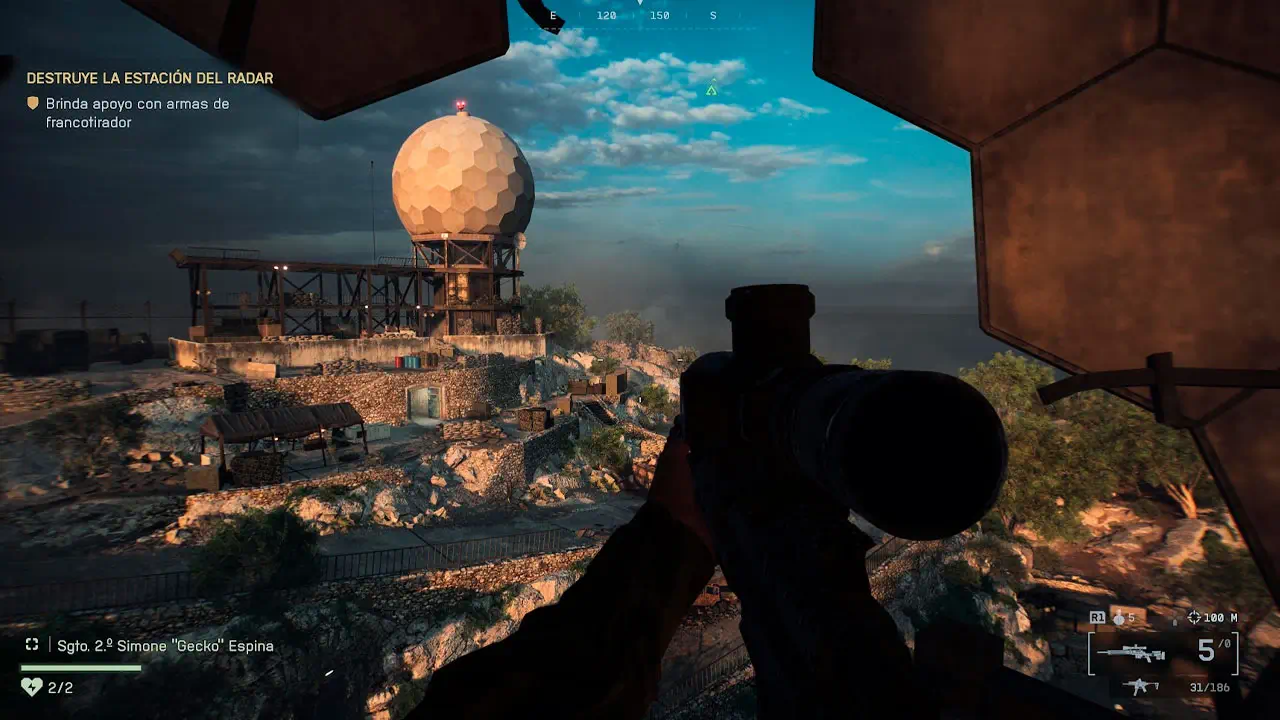This screenshot has height=720, width=1280.
Task: Open the "Destruye la estación del radar" objective
Action: pos(150,78)
